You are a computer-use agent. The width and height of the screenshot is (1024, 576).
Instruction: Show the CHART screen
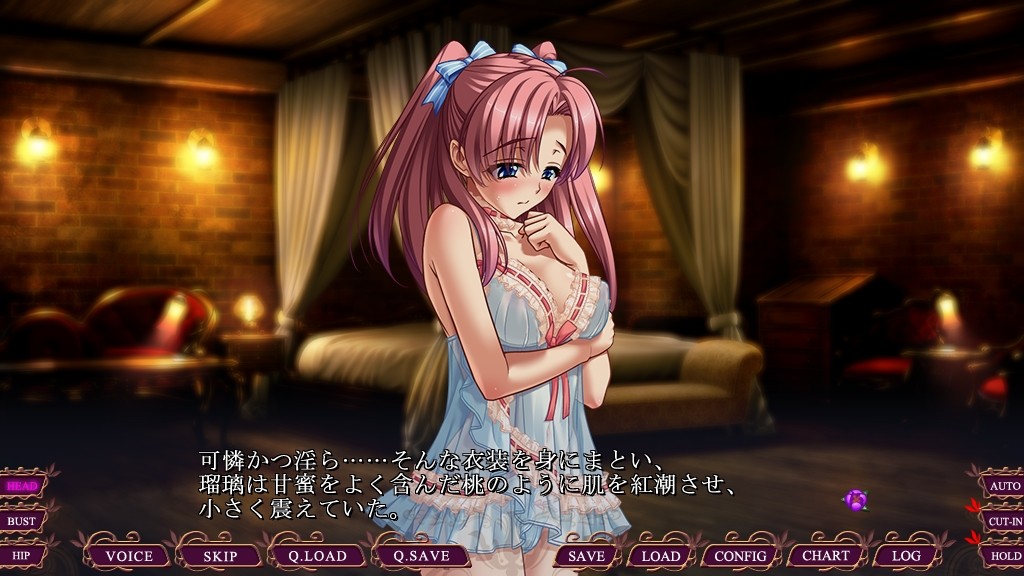[x=826, y=556]
